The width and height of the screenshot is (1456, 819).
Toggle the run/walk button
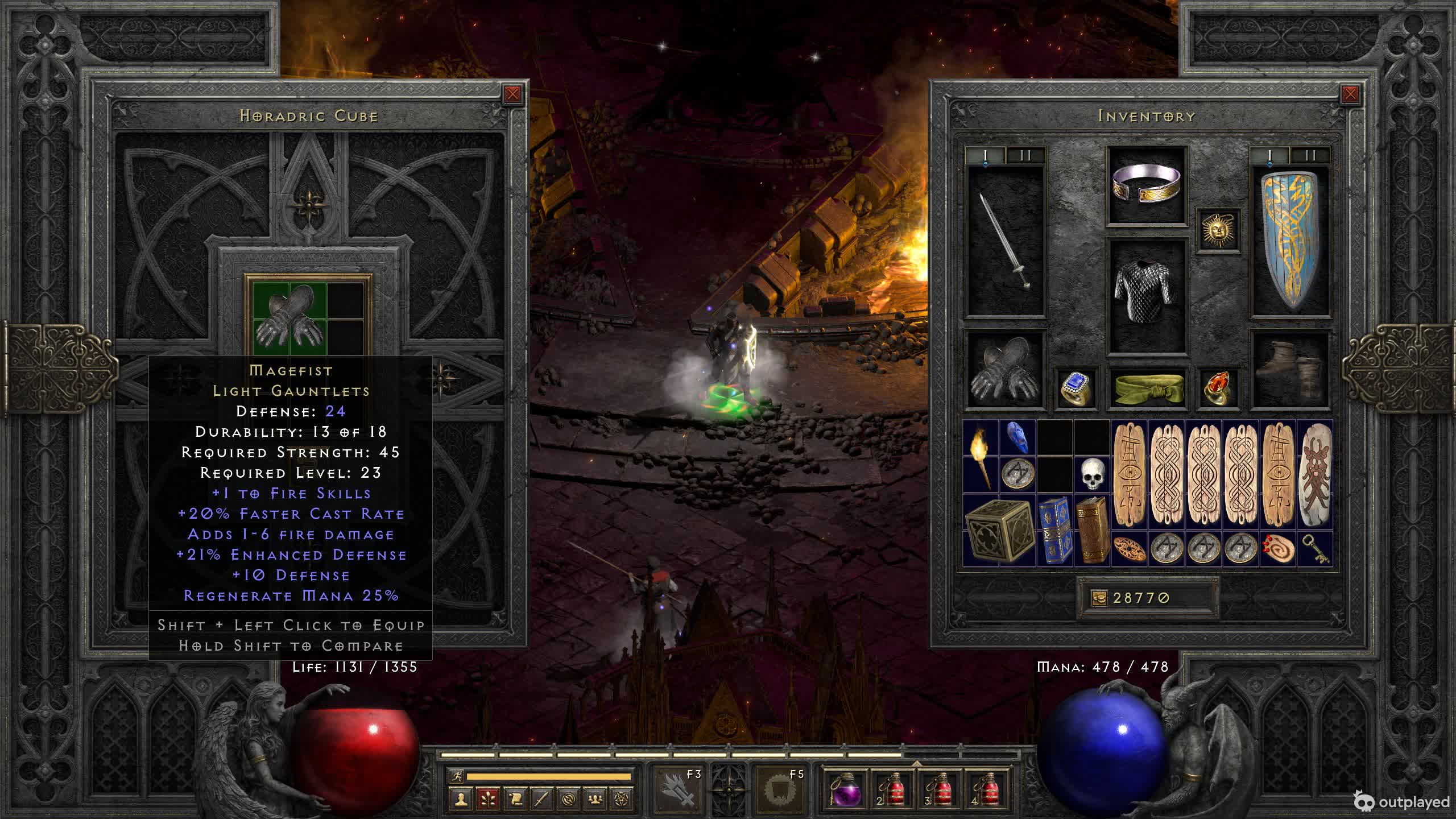pos(457,776)
